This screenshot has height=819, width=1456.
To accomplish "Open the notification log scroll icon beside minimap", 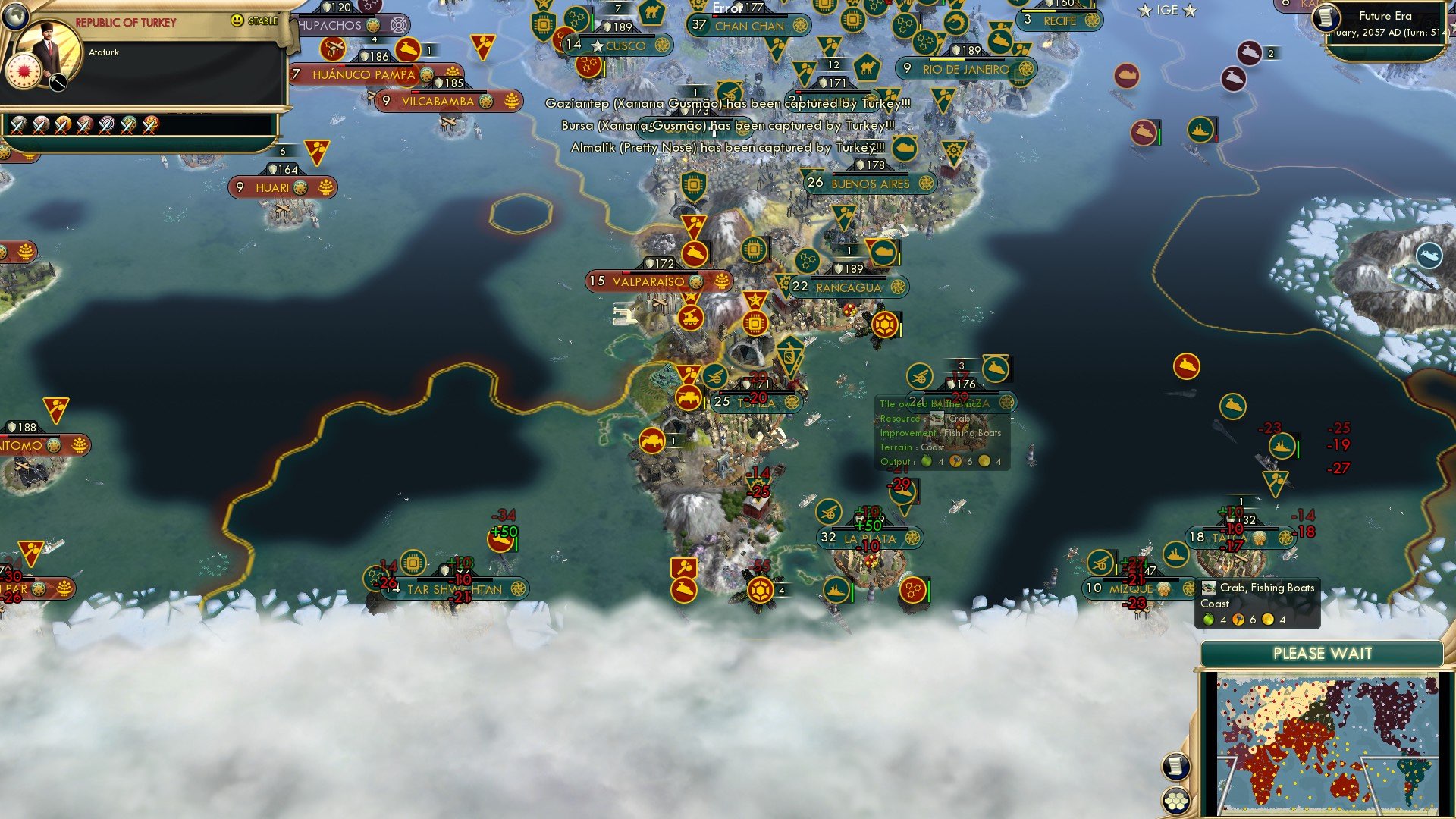I will pos(1176,767).
